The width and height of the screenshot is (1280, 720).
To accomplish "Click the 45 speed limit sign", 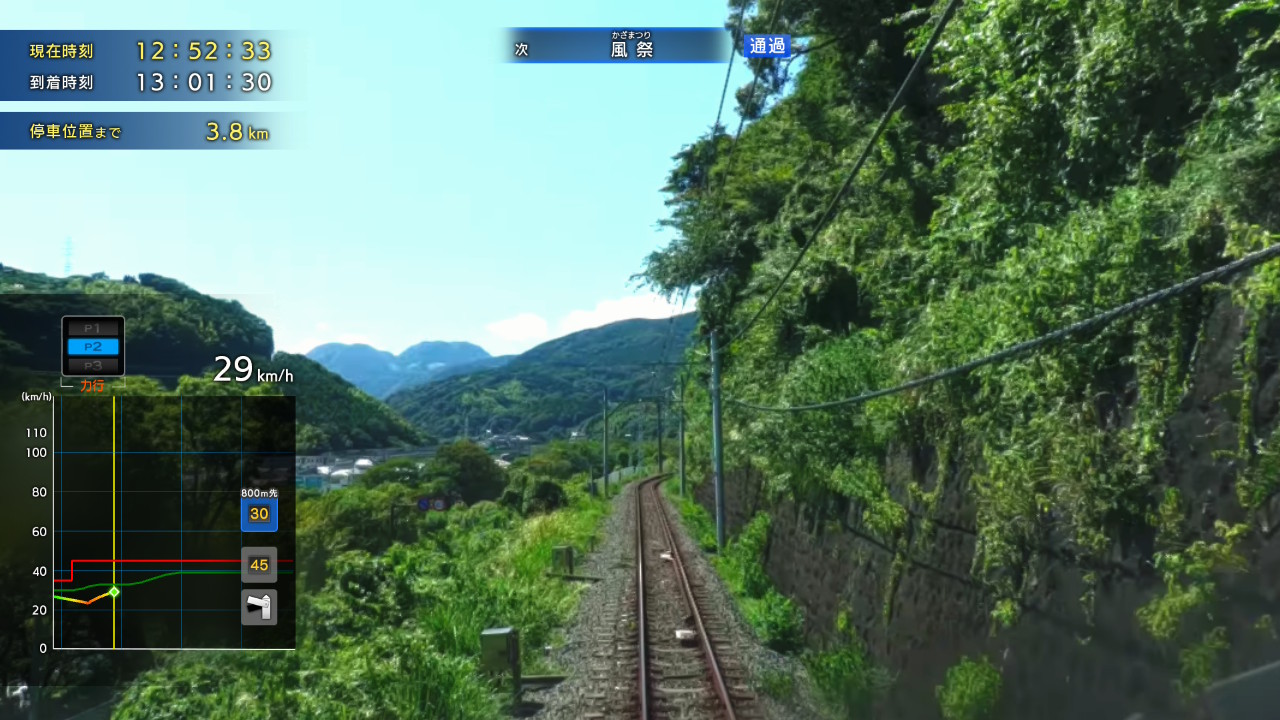I will click(x=259, y=564).
